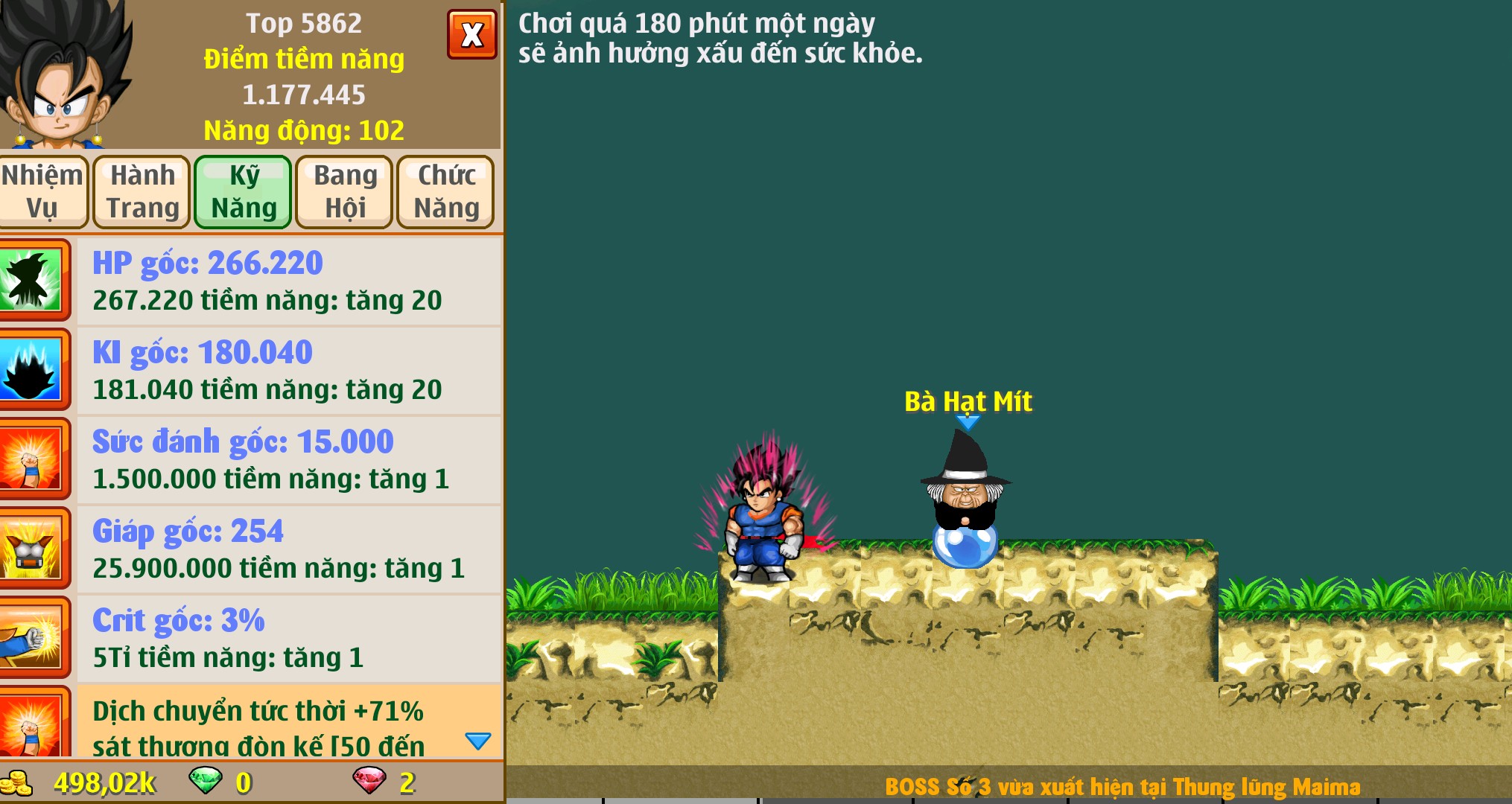The width and height of the screenshot is (1512, 804).
Task: Select the Kỹ Năng tab
Action: tap(244, 191)
